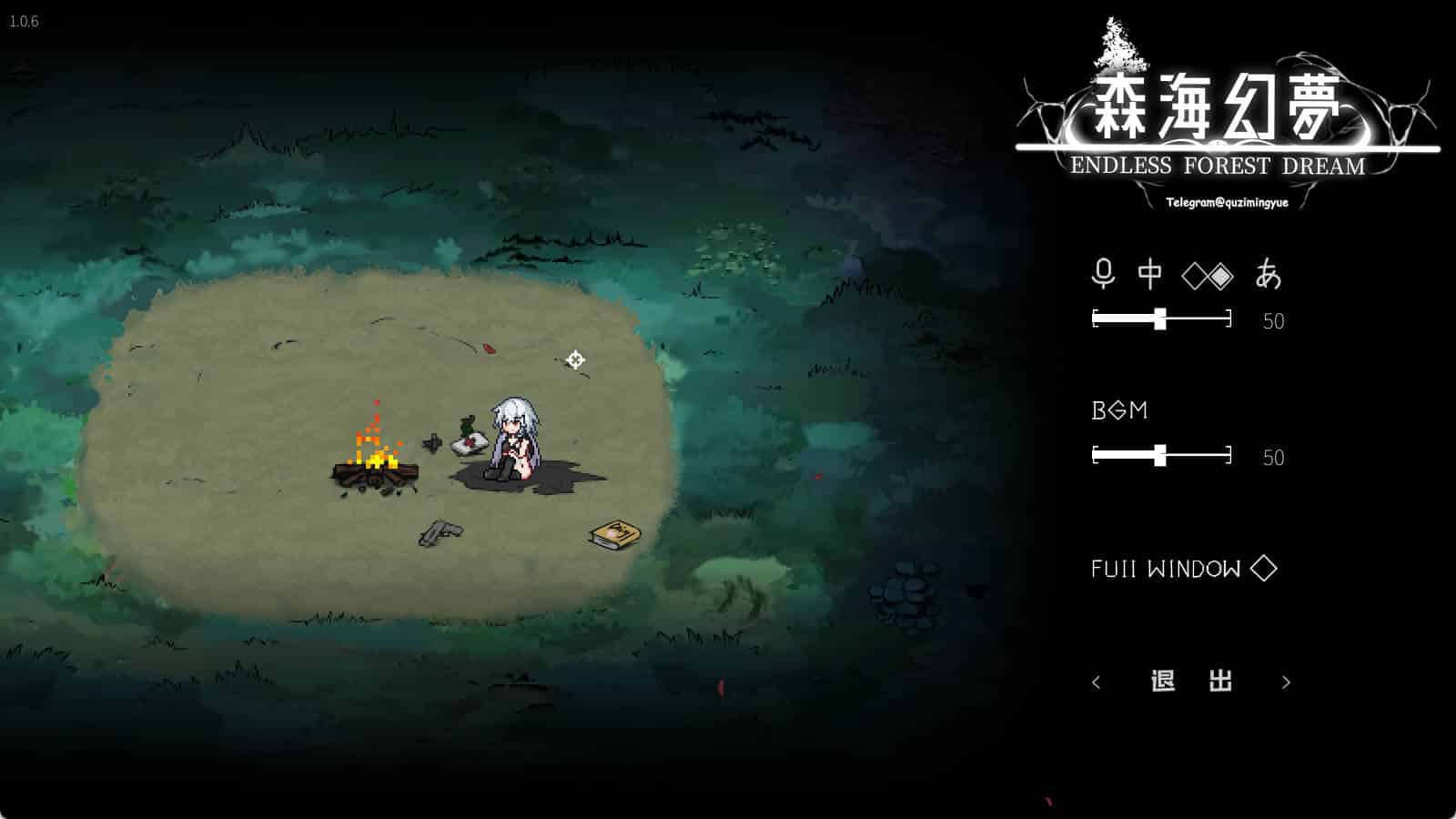Click the right arrow beside 退出
This screenshot has width=1456, height=819.
(x=1286, y=682)
